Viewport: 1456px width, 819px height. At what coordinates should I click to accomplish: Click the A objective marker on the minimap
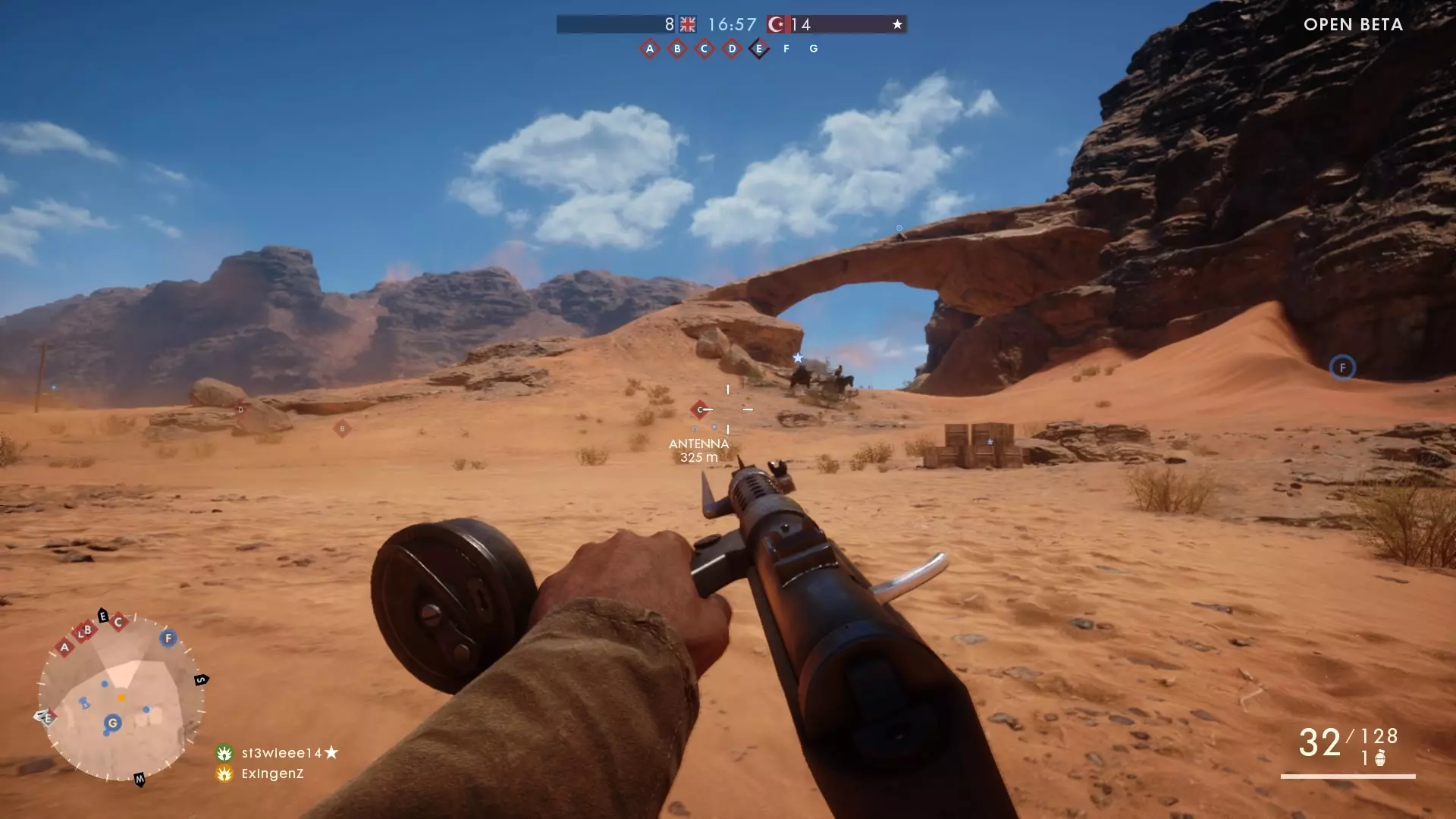tap(64, 648)
